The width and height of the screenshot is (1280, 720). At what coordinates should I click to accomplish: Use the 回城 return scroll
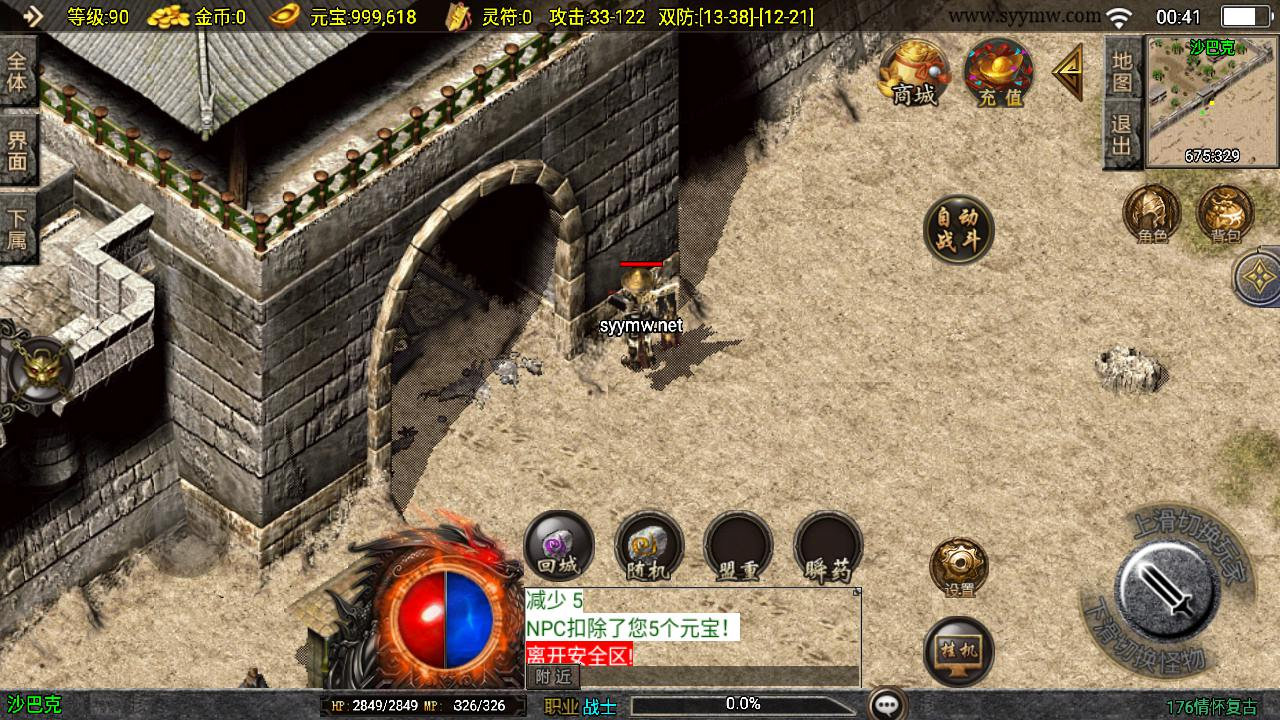pos(559,547)
